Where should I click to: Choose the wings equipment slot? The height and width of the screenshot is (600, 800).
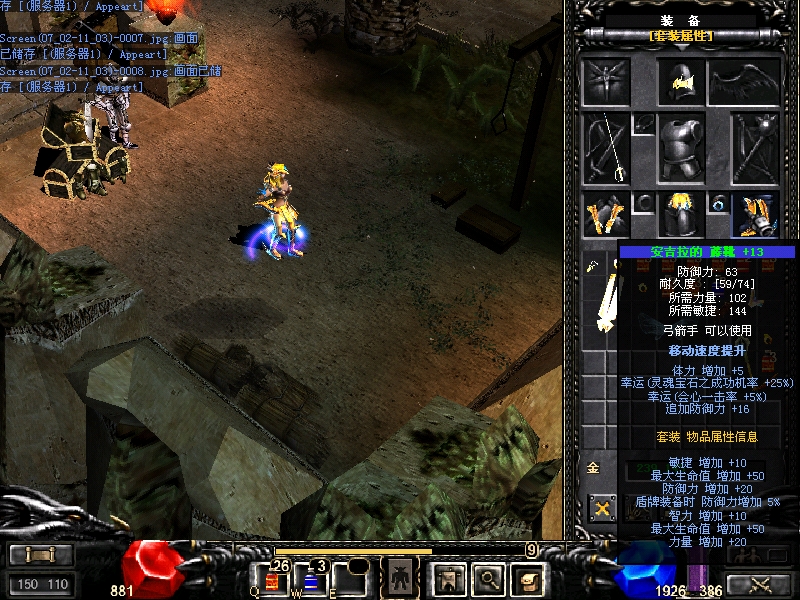click(744, 82)
